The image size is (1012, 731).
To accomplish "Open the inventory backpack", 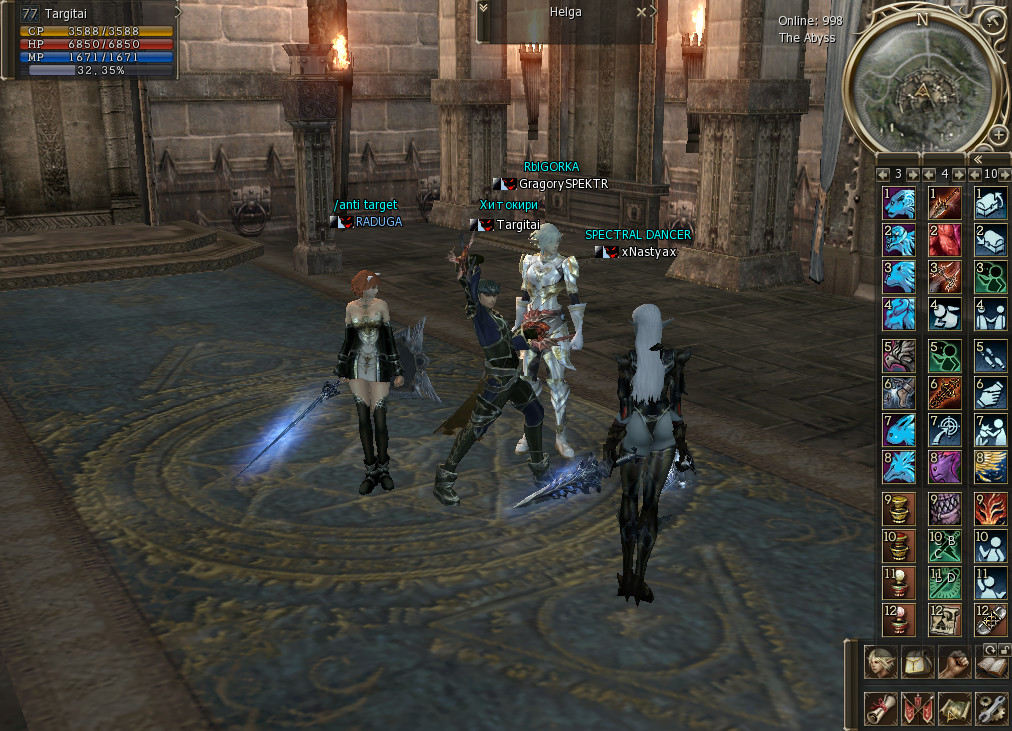I will (x=917, y=663).
